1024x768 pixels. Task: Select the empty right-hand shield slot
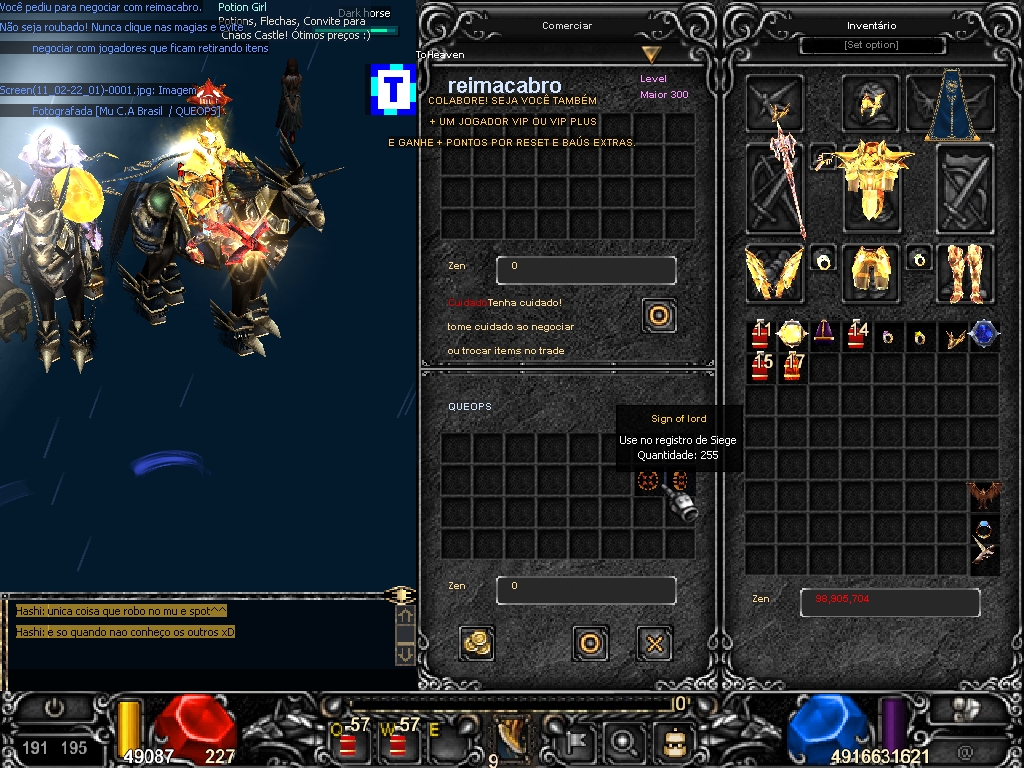coord(964,190)
